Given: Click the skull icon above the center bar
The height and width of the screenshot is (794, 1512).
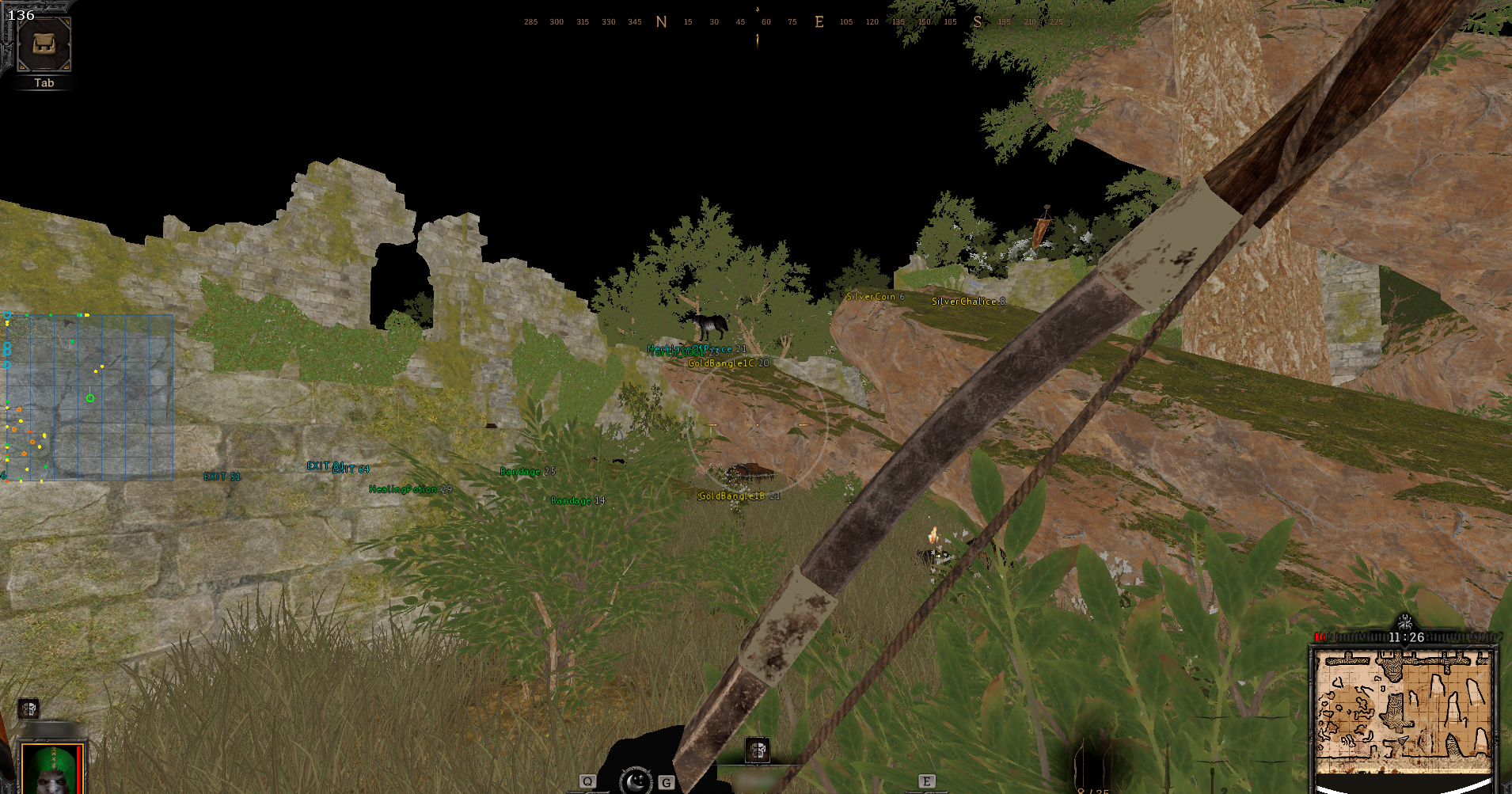Looking at the screenshot, I should tap(757, 750).
